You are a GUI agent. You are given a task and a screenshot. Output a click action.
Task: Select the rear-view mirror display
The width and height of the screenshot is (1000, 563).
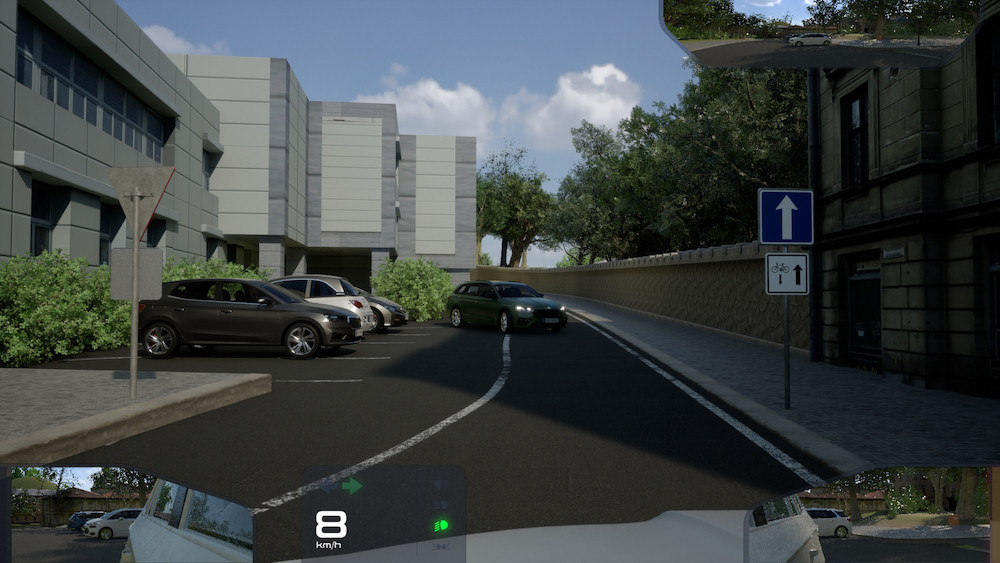(822, 32)
